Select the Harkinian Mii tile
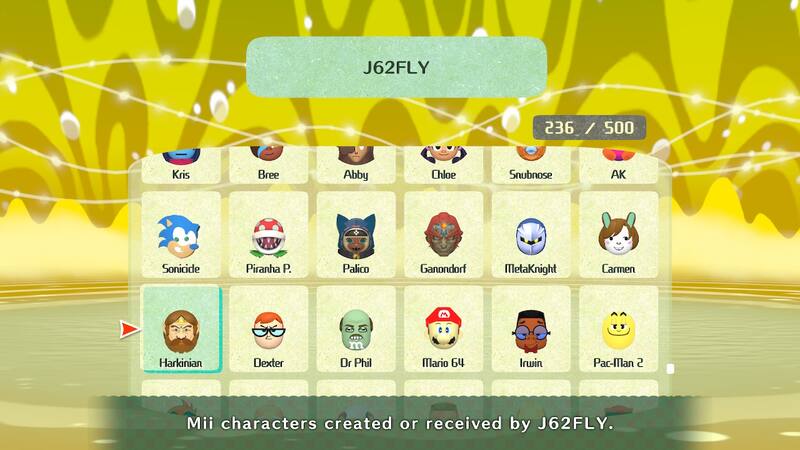 click(181, 330)
